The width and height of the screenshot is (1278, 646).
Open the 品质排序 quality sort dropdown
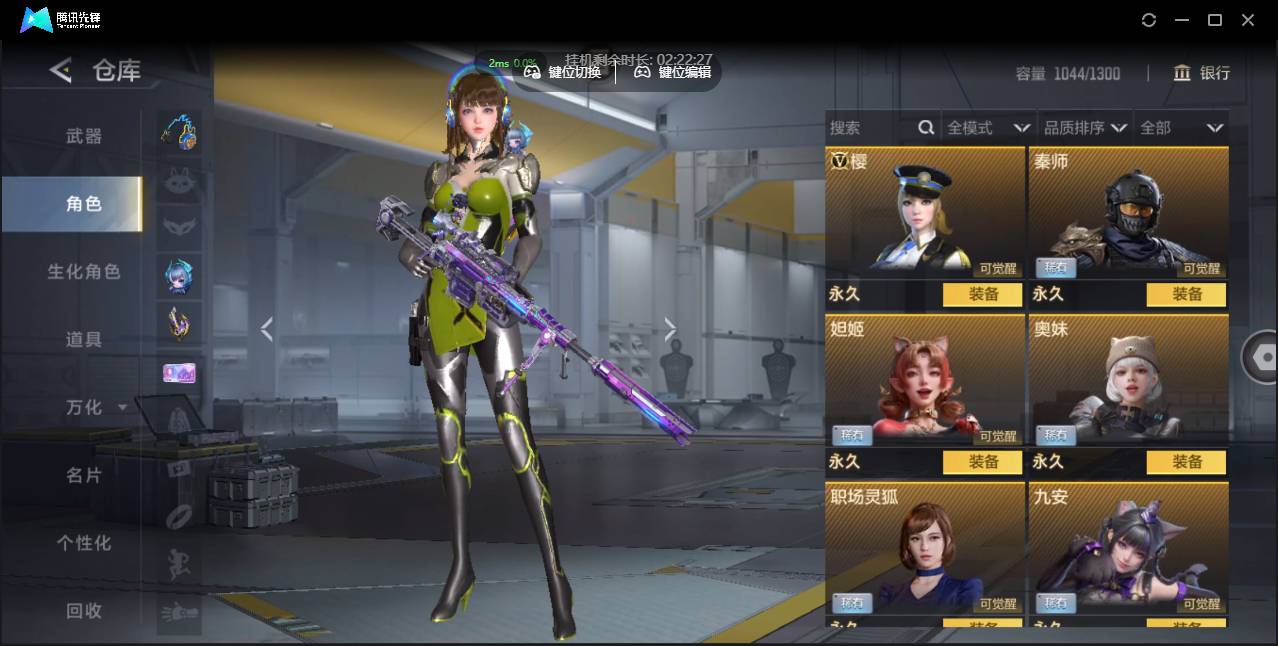pos(1085,128)
